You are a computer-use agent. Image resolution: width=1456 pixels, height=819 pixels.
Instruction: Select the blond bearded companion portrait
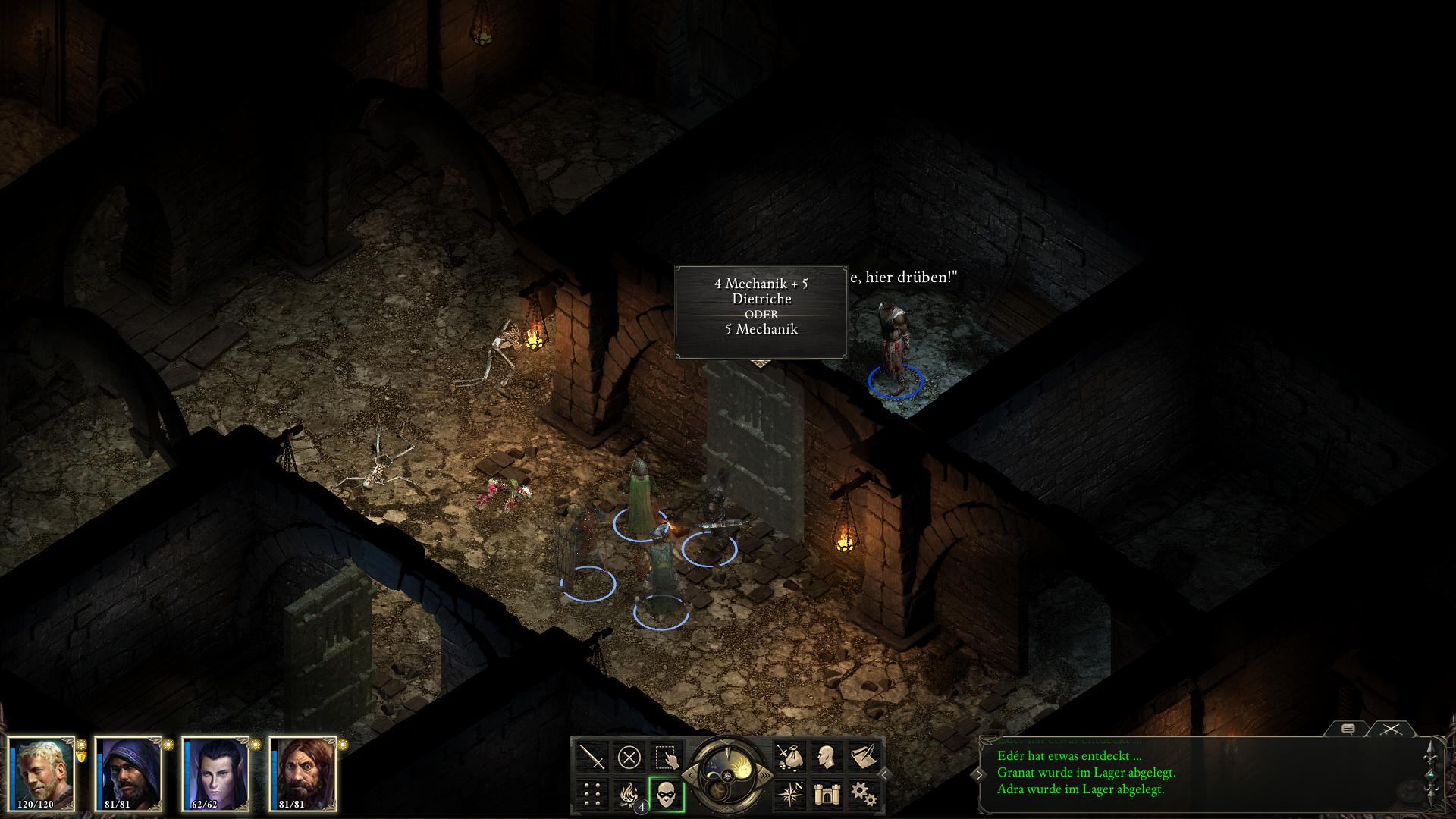(42, 773)
